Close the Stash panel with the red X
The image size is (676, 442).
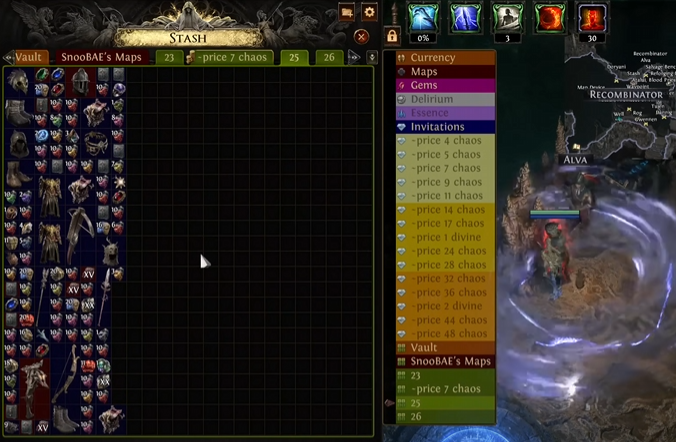(362, 36)
